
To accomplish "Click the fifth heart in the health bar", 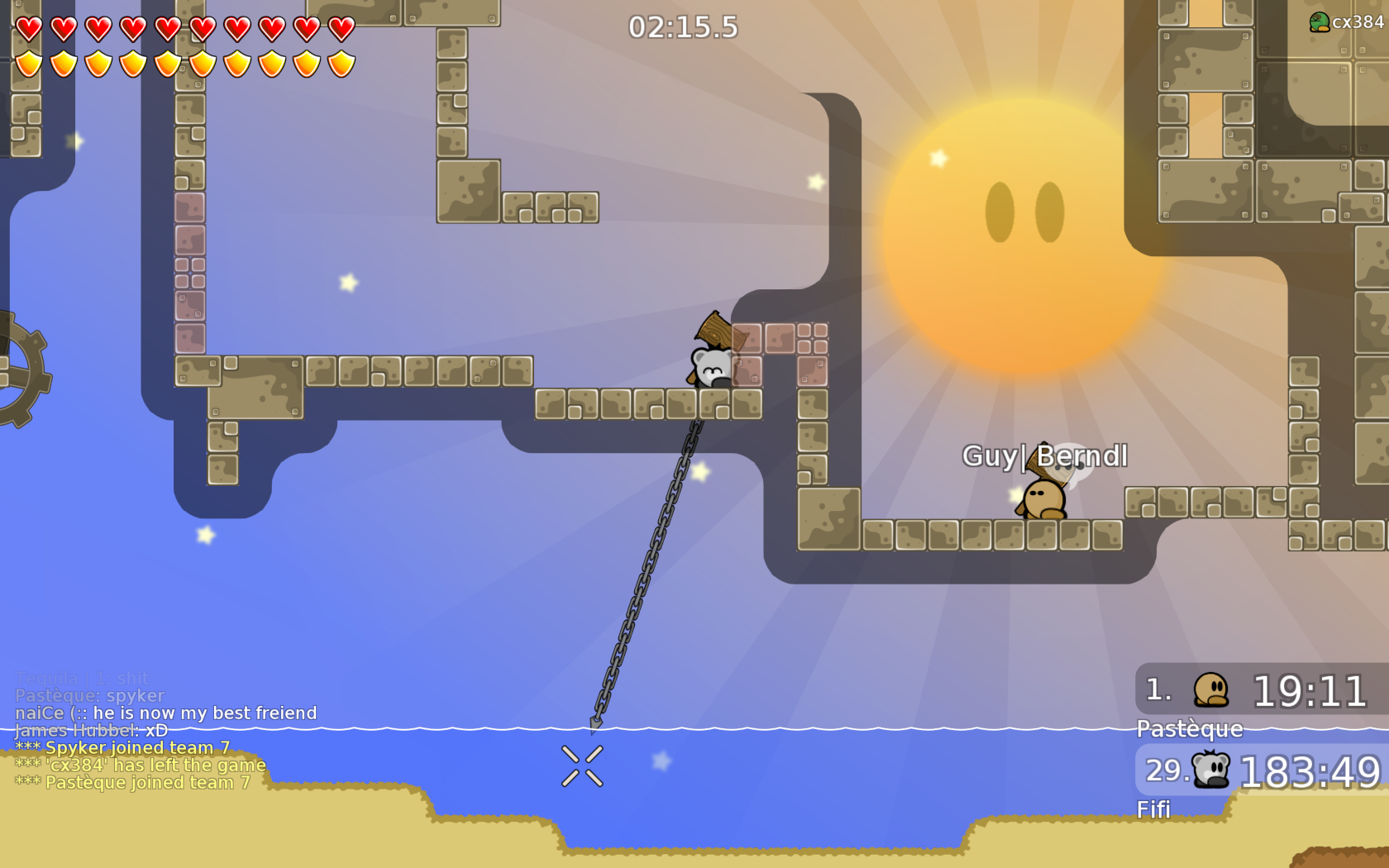I will tap(166, 27).
